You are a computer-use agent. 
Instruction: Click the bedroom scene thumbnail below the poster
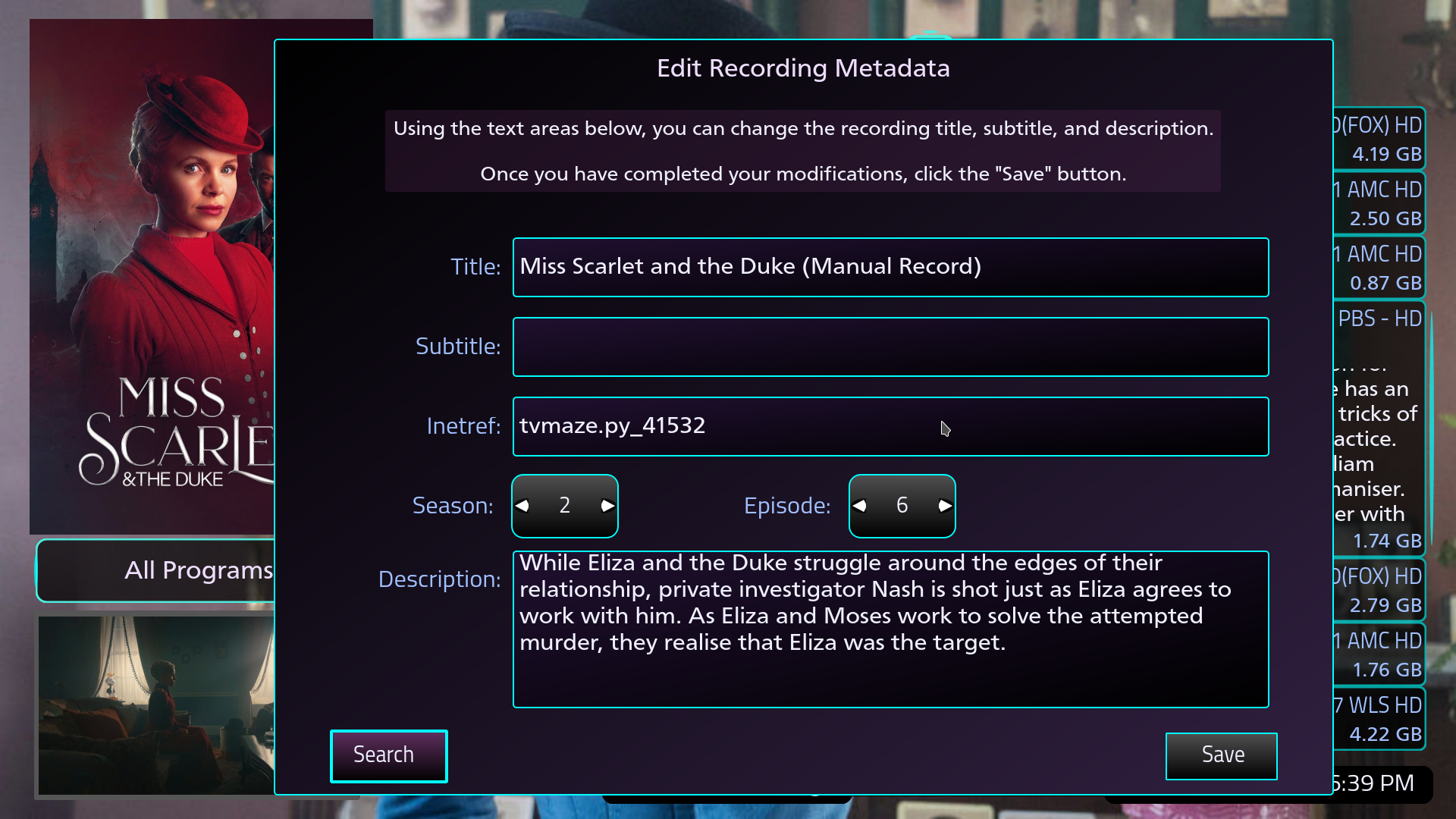point(152,705)
